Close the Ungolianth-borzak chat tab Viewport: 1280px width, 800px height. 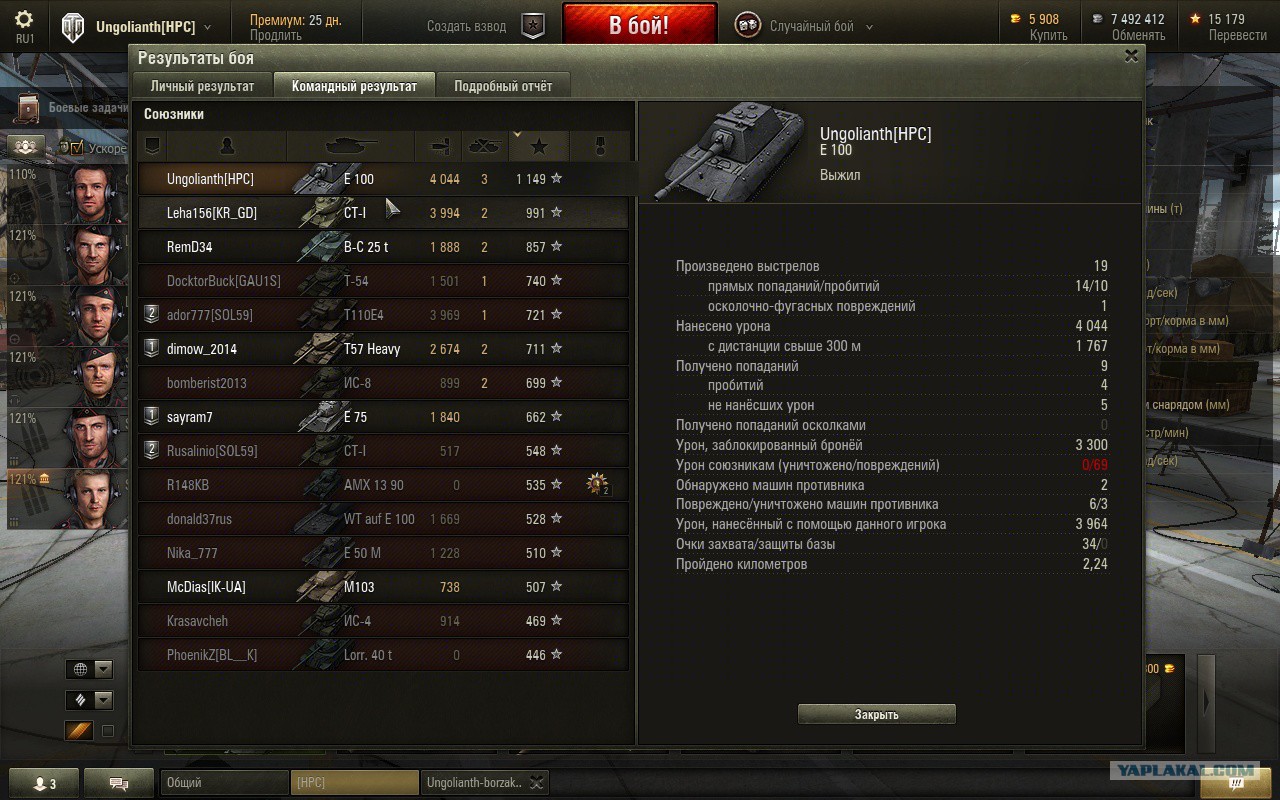[x=537, y=783]
